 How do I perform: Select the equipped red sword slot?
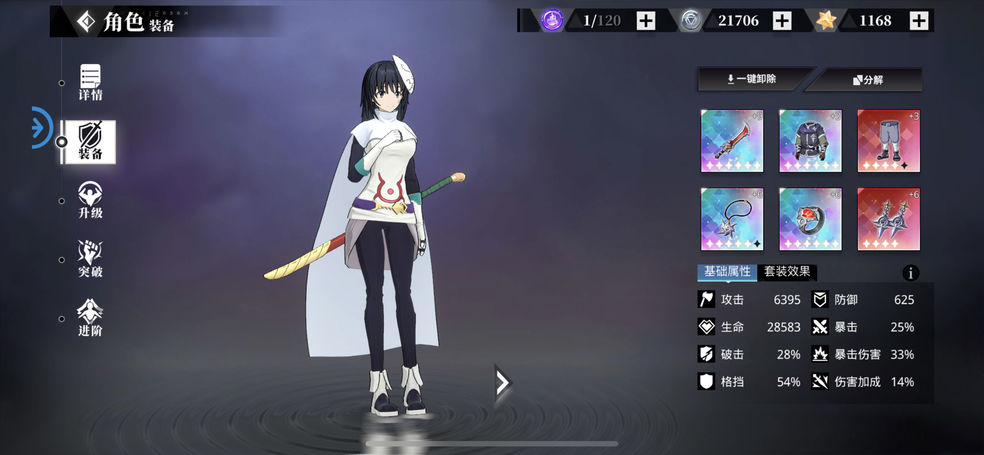coord(732,141)
